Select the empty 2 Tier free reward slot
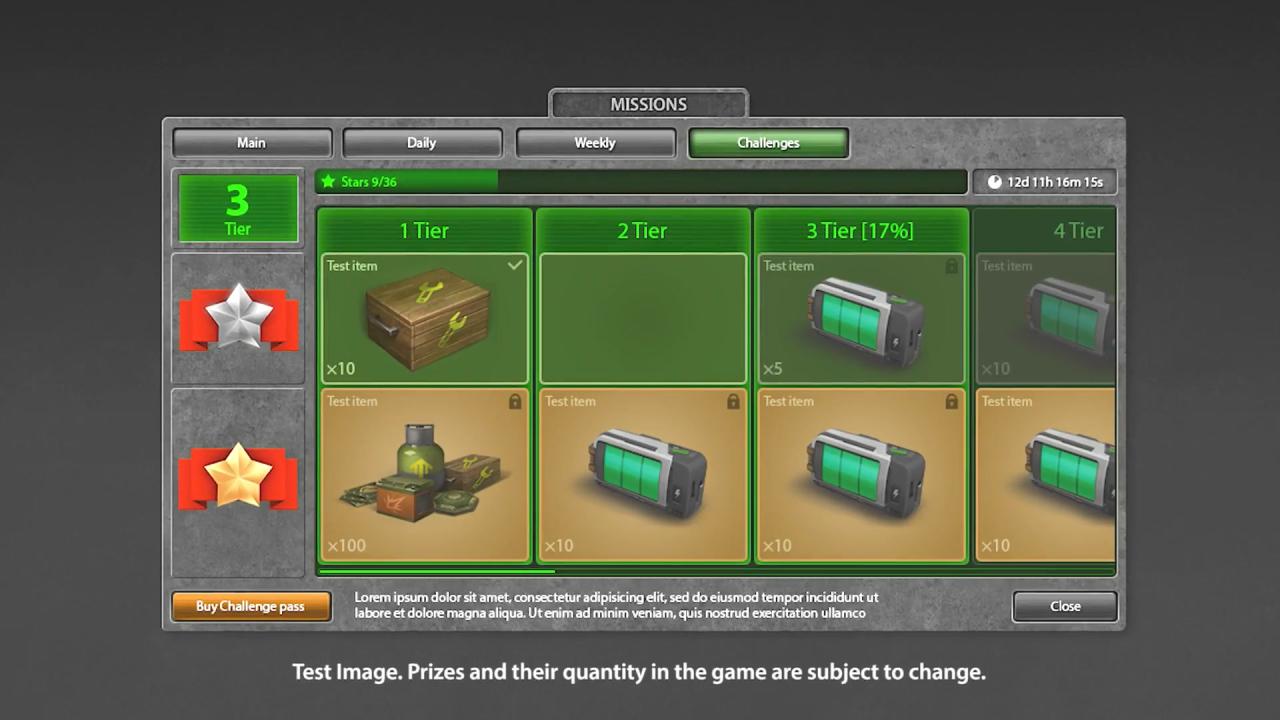This screenshot has height=720, width=1280. [x=643, y=319]
